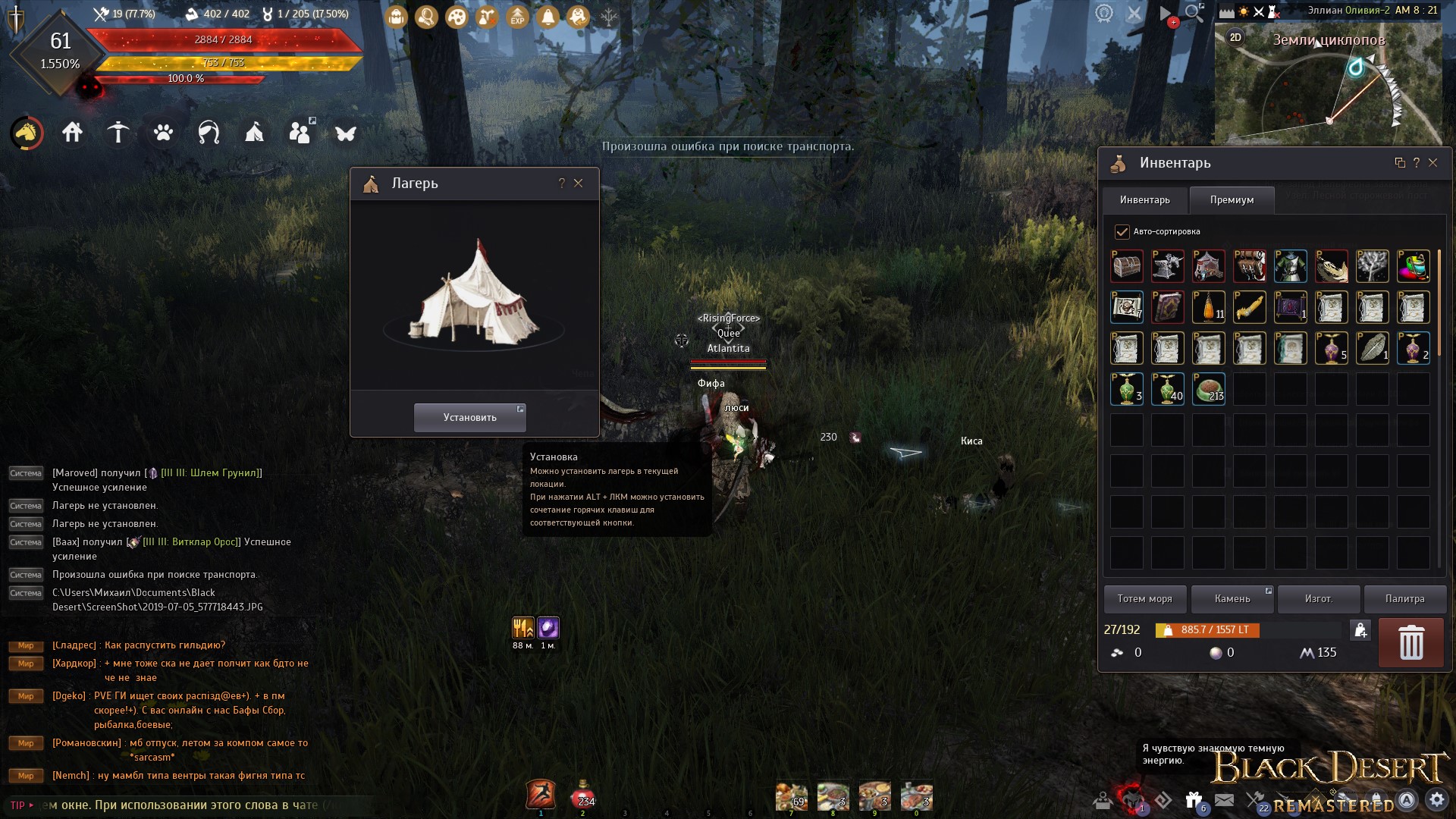Open the horse mount icon
Viewport: 1456px width, 819px height.
[27, 133]
